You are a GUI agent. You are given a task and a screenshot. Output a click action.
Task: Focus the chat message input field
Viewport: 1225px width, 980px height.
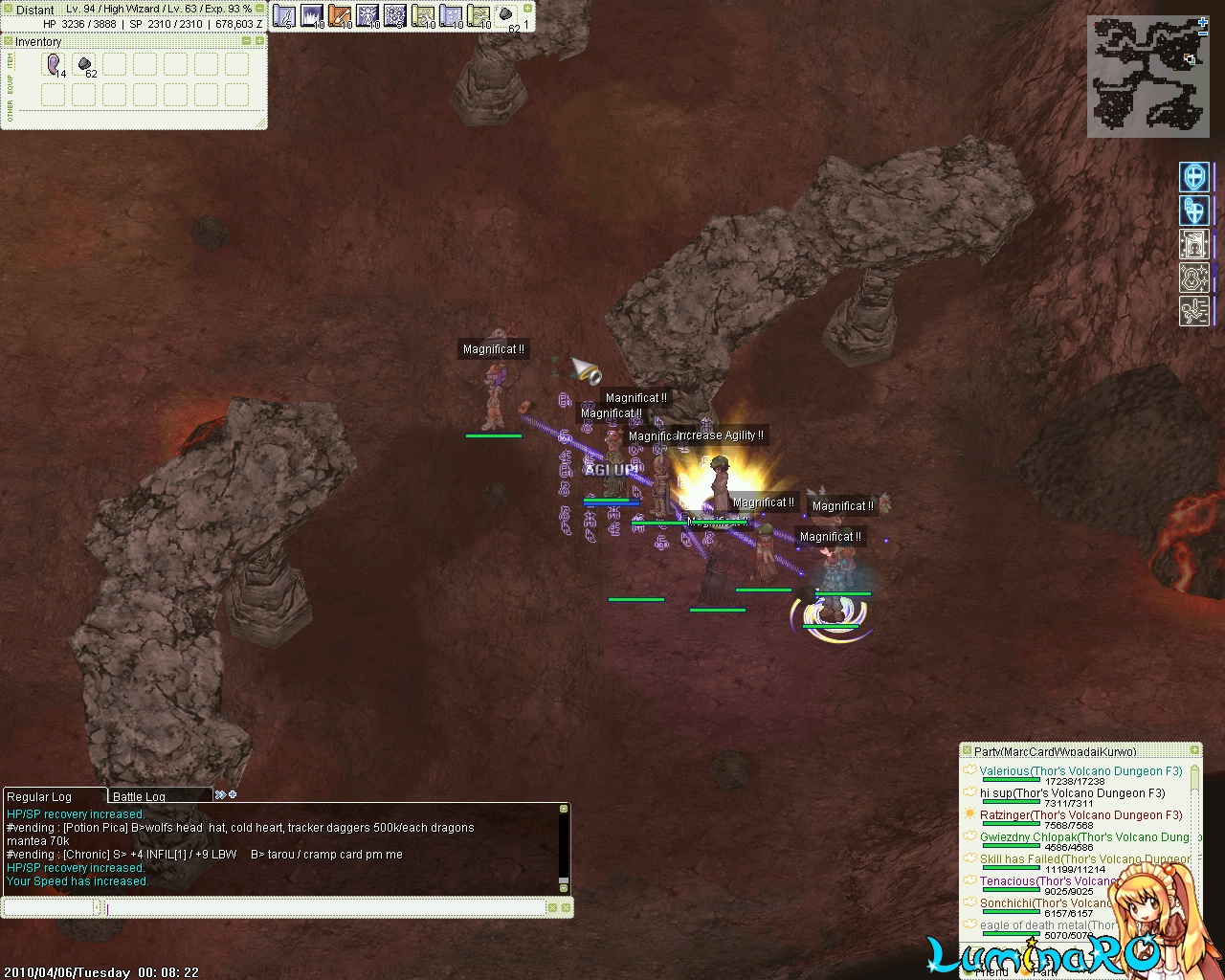(x=325, y=907)
